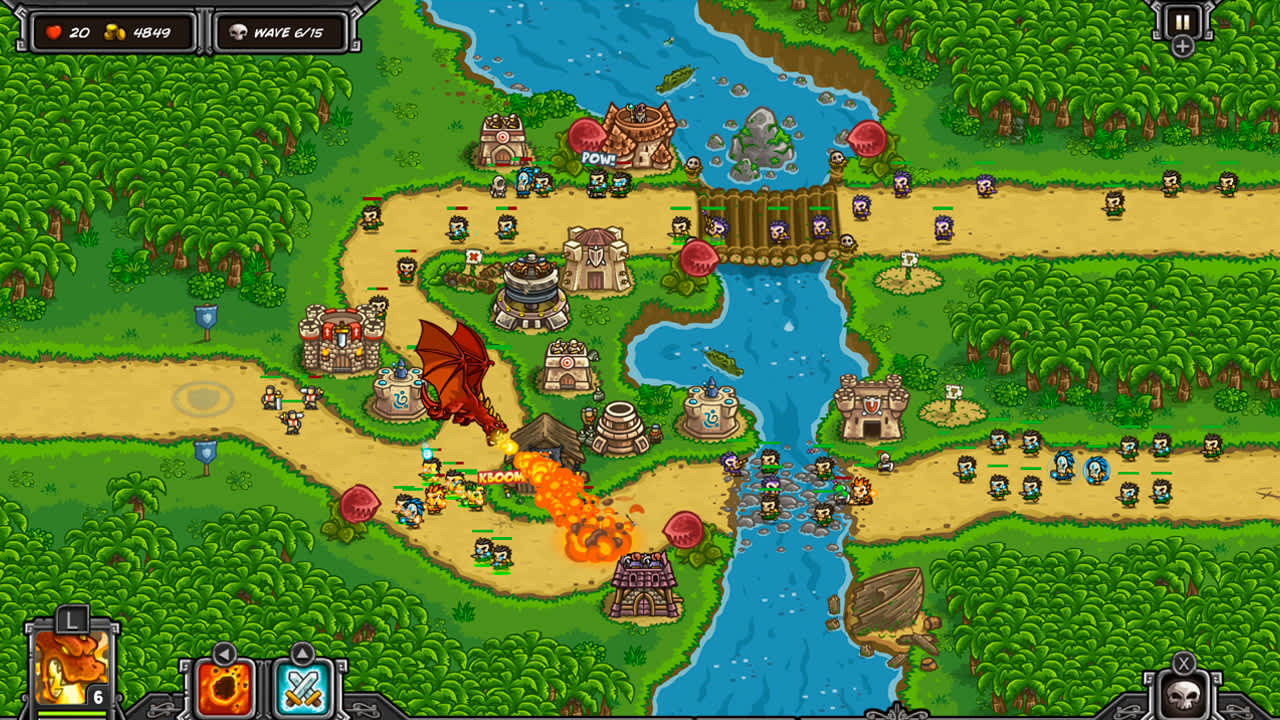Click the white sign beside the right path
The height and width of the screenshot is (720, 1280).
click(x=909, y=260)
